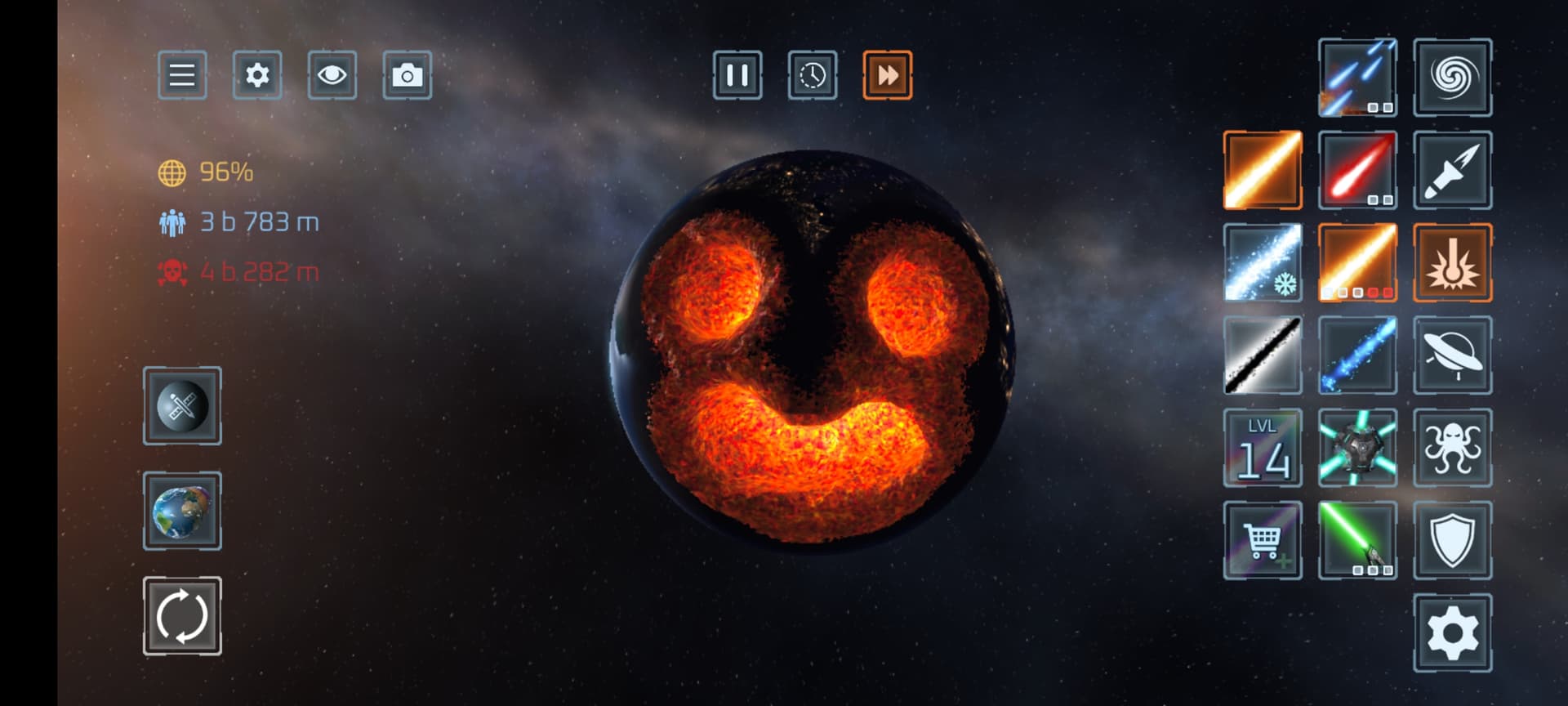This screenshot has height=706, width=1568.
Task: Open the hamburger menu
Action: coord(181,75)
